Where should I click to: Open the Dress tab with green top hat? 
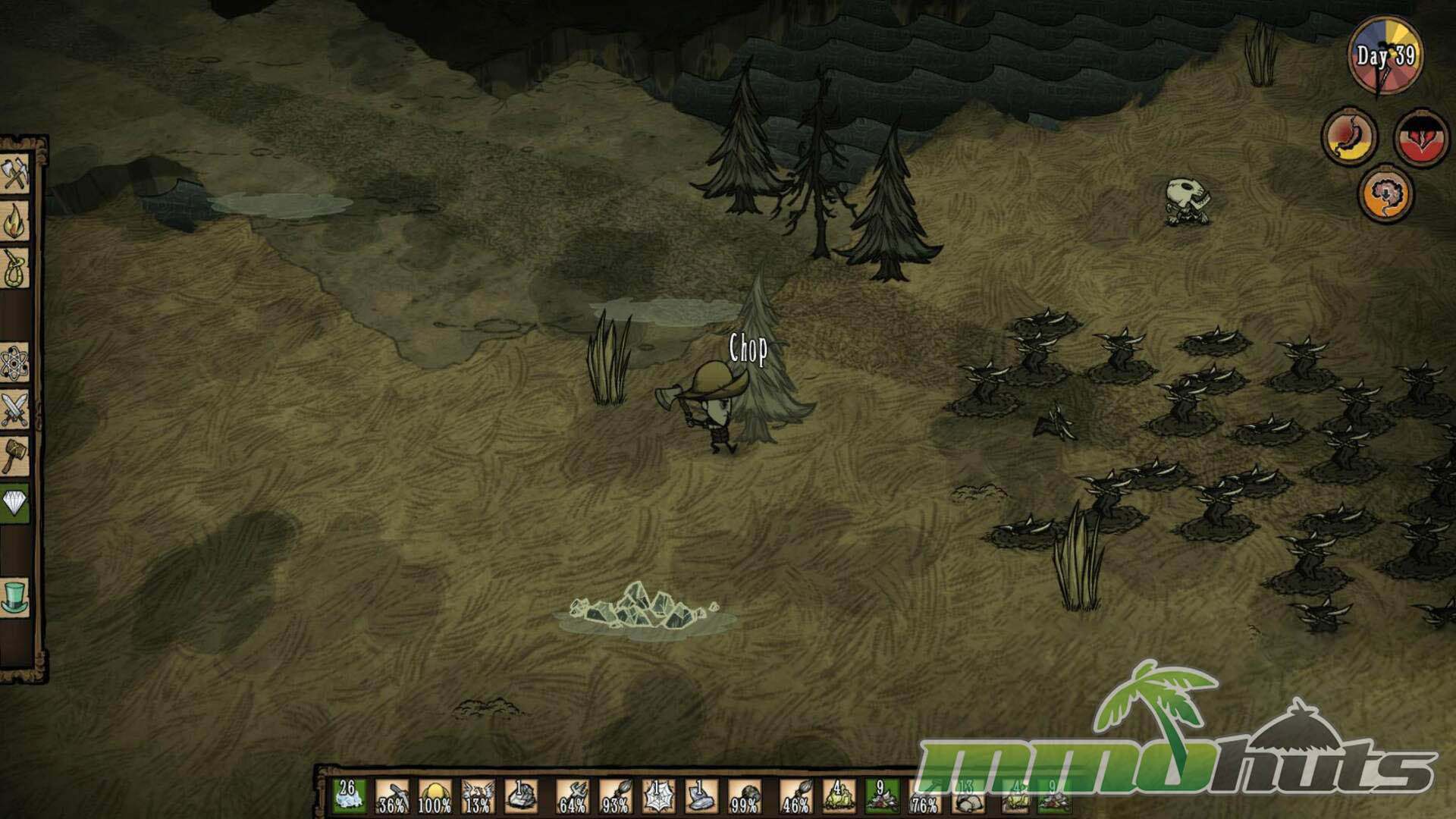(15, 596)
